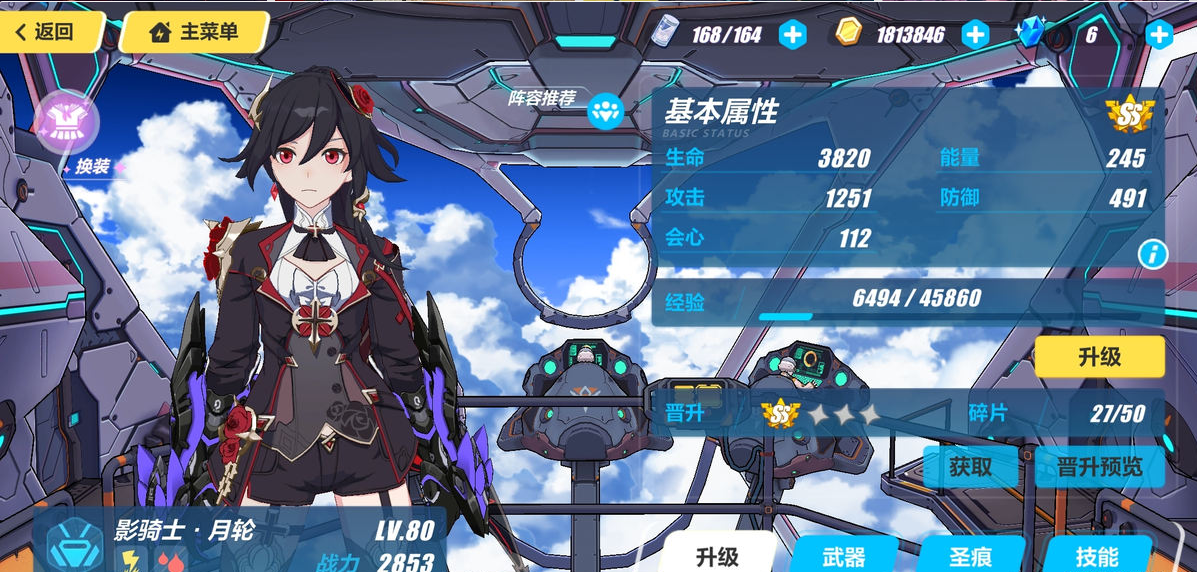Click 获取 to obtain fragments

970,466
